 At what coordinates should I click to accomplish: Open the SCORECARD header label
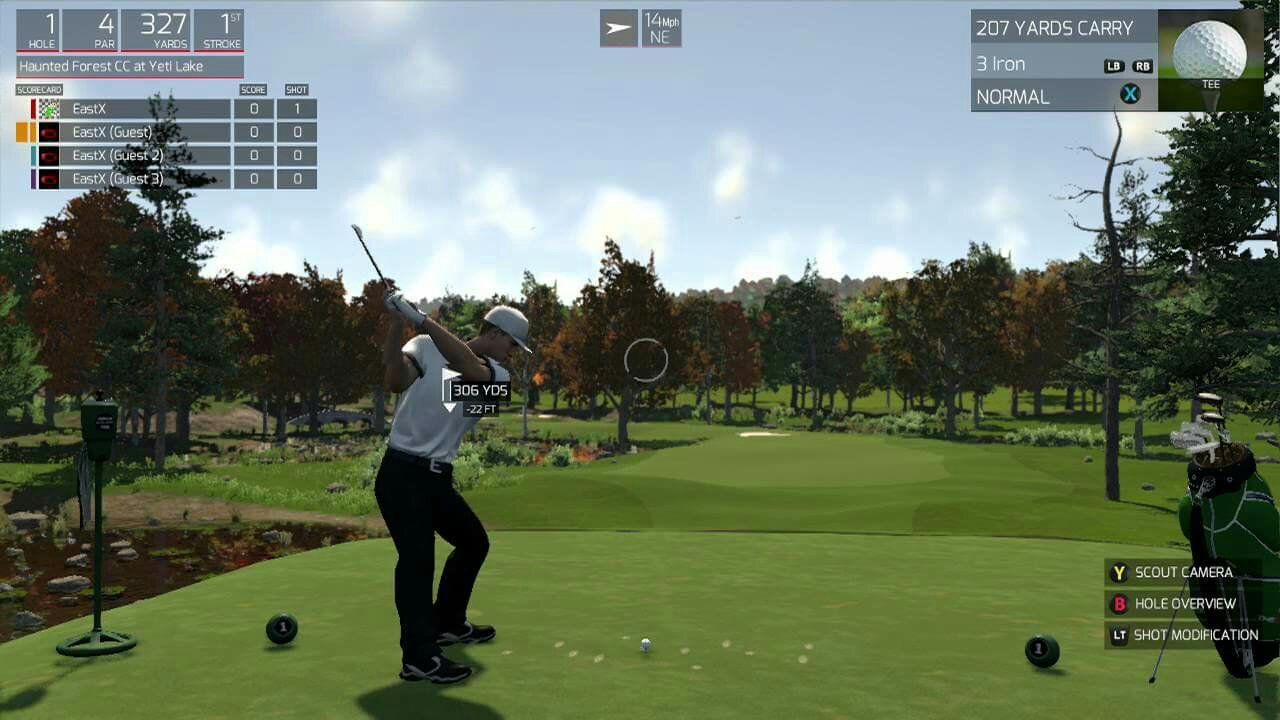tap(40, 90)
